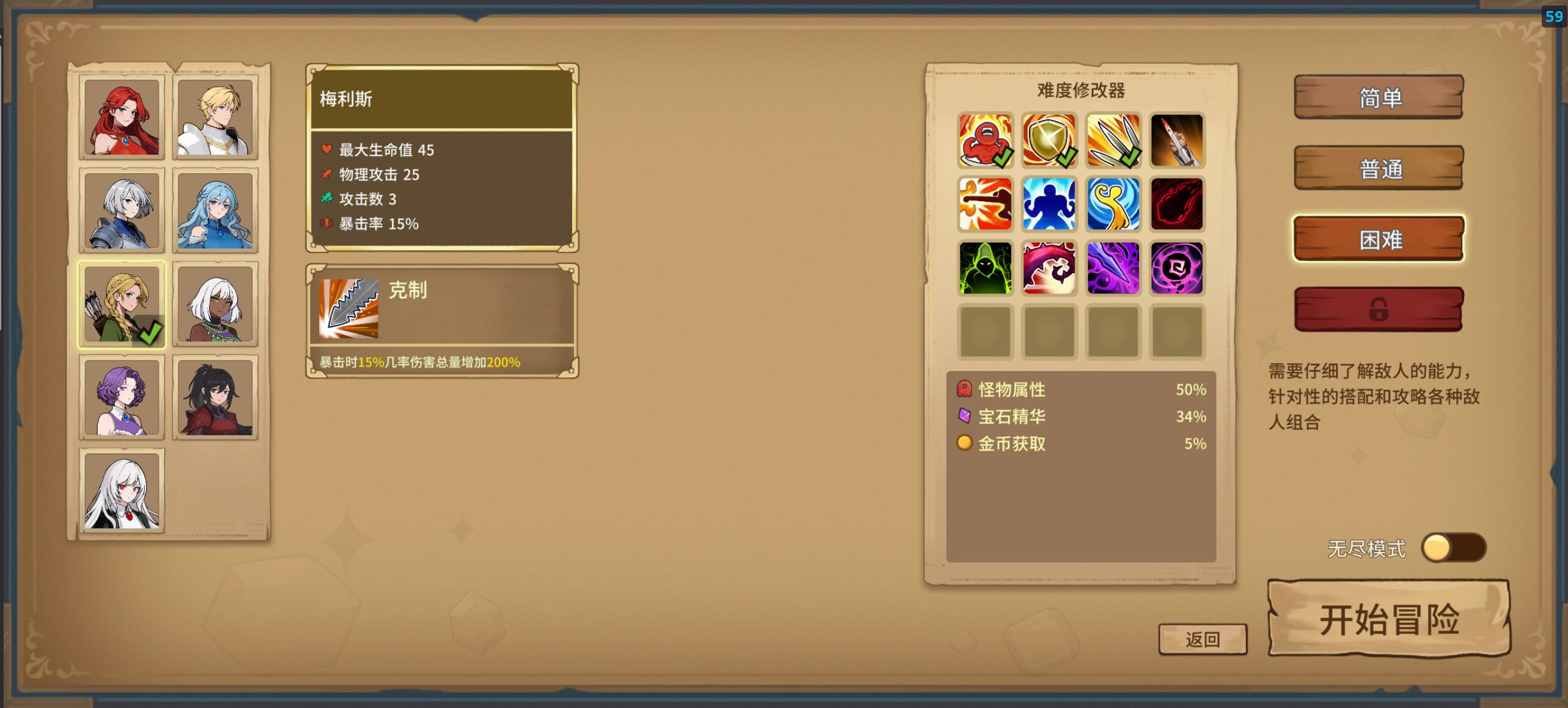Select the dark vortex modifier icon
1568x708 pixels.
1177,267
